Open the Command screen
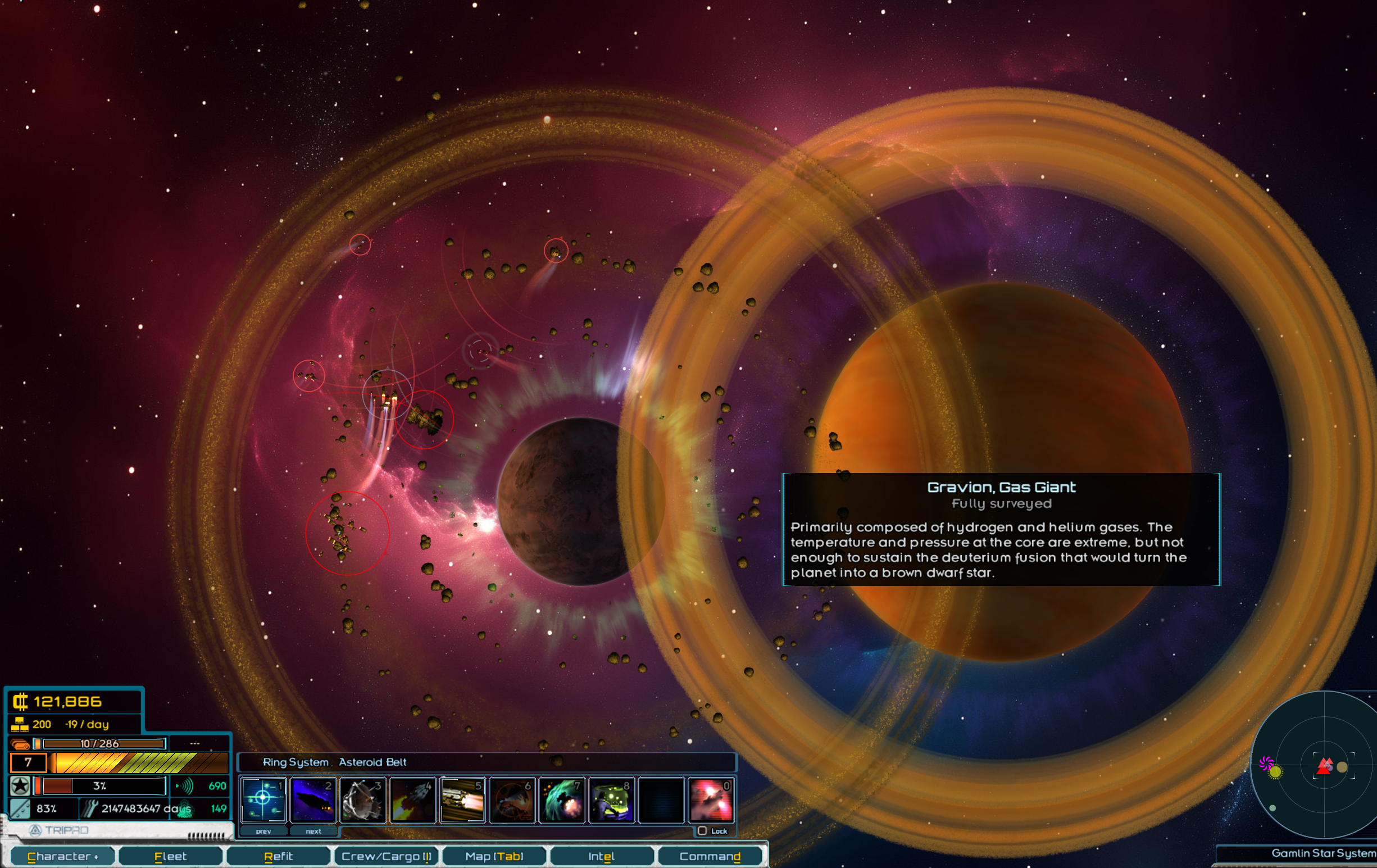1377x868 pixels. click(710, 856)
